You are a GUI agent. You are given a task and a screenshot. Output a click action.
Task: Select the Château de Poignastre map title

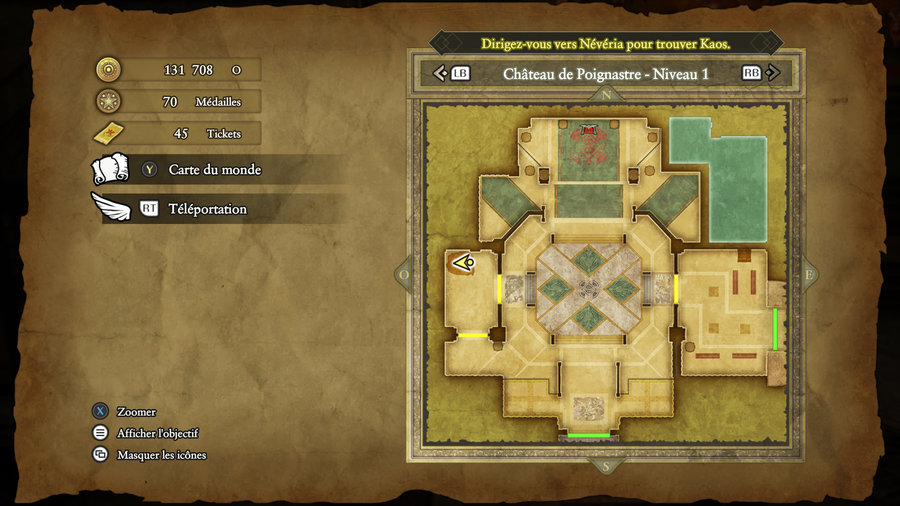click(x=605, y=73)
